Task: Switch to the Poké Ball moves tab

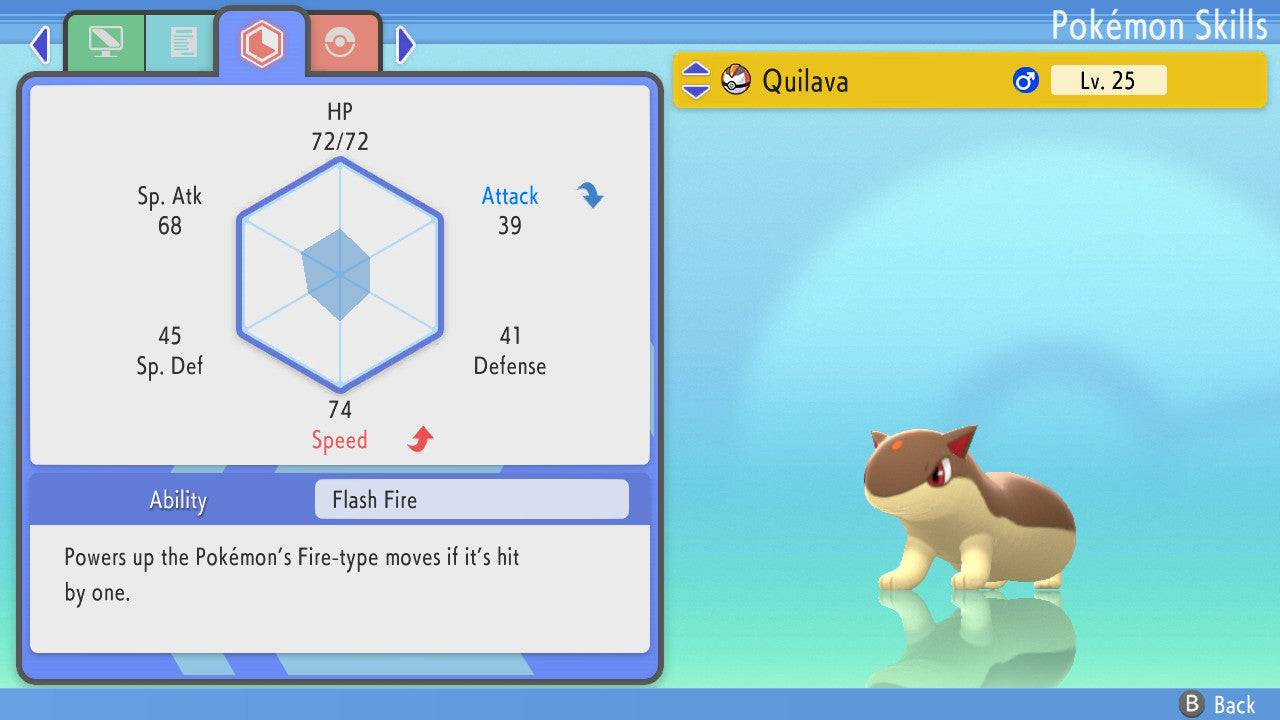Action: (x=340, y=43)
